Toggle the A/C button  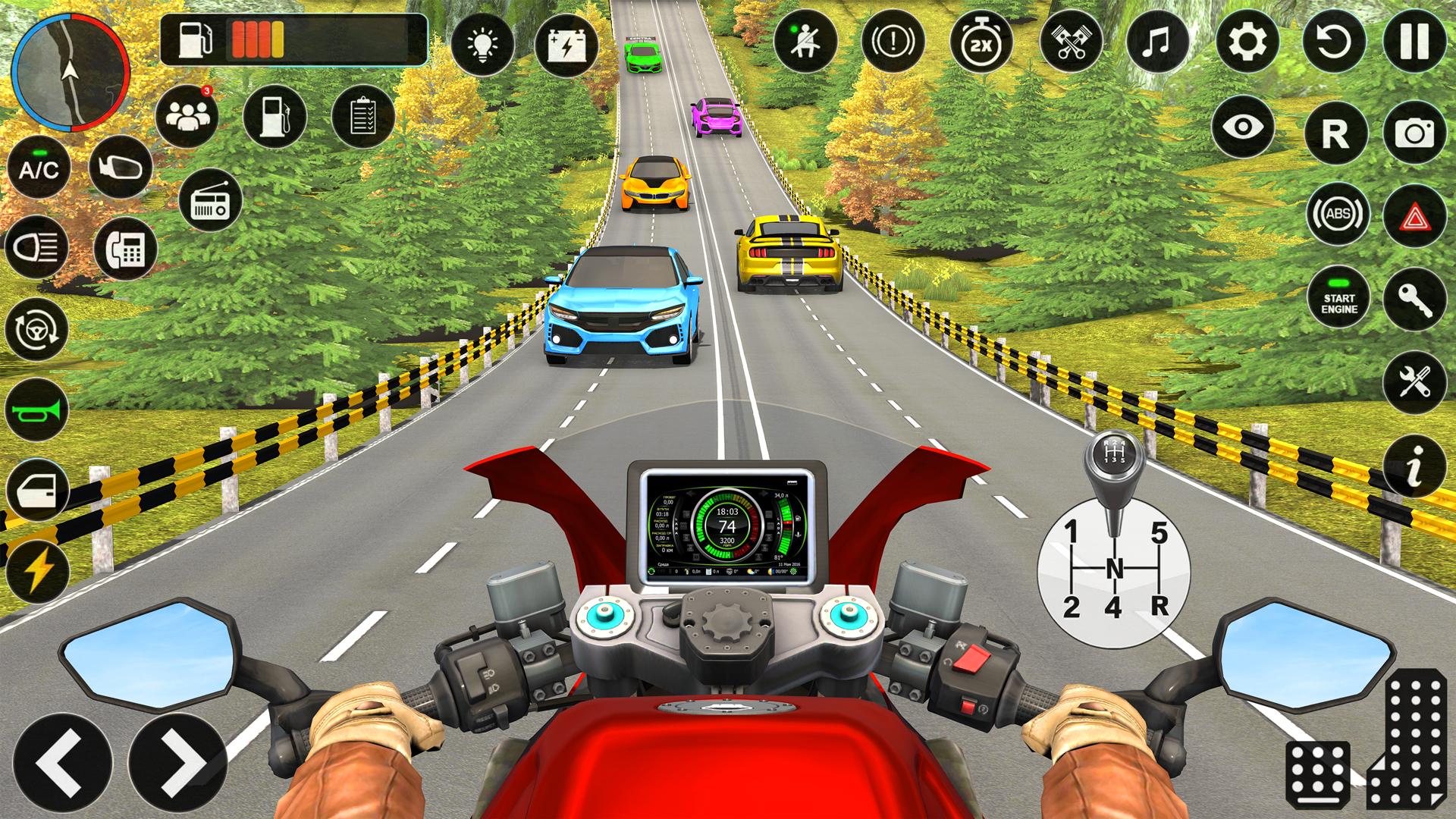(x=39, y=168)
